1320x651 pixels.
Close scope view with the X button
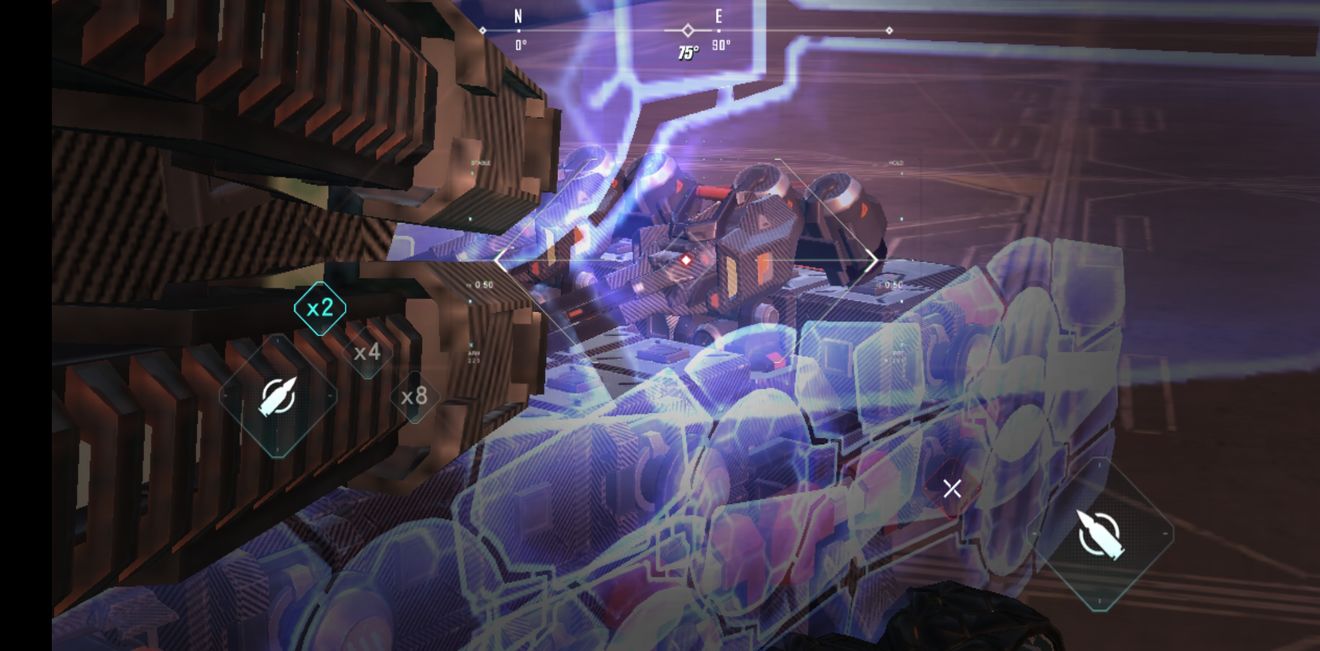tap(952, 489)
